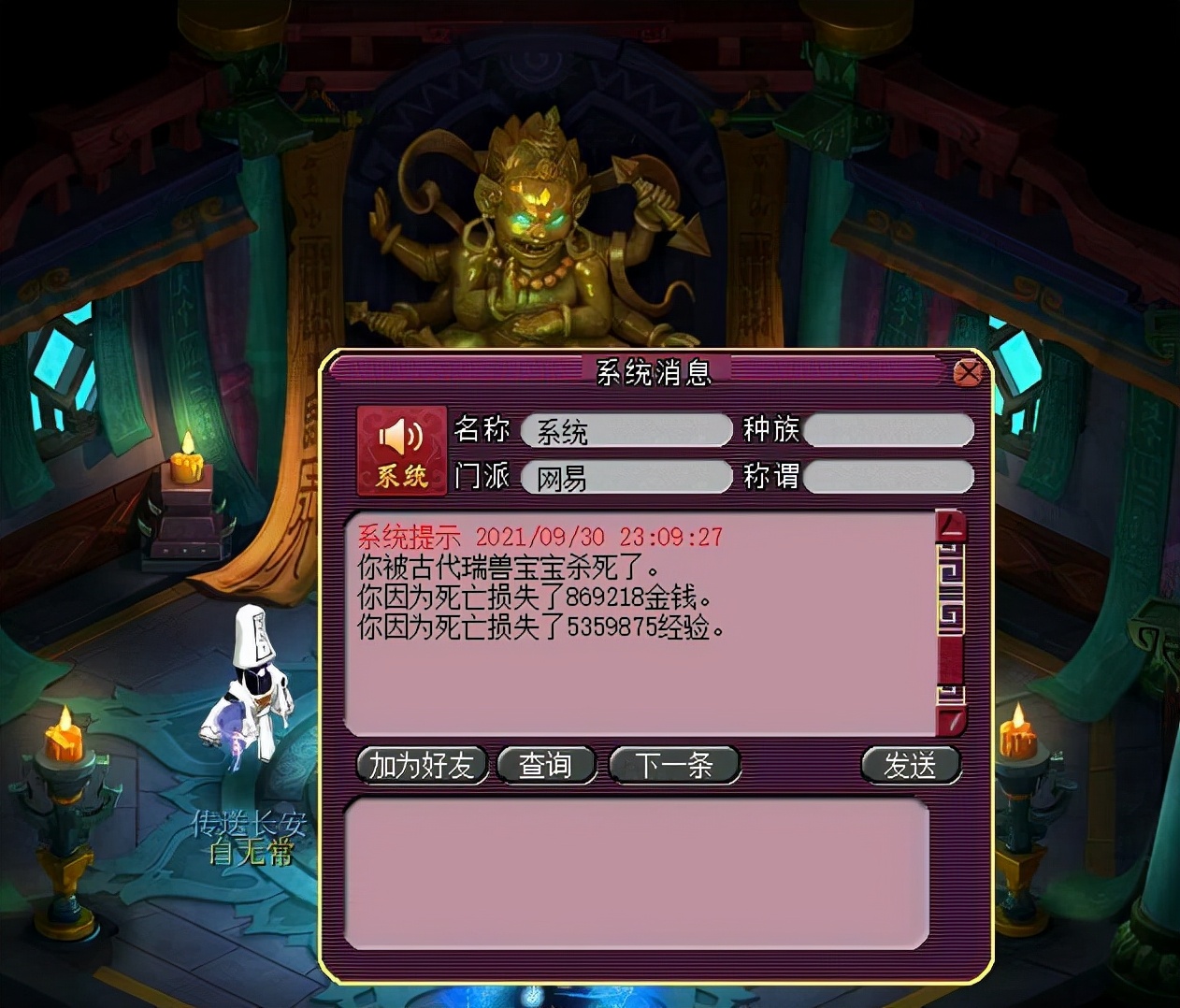
Task: Click the empty 种族 field
Action: tap(888, 431)
